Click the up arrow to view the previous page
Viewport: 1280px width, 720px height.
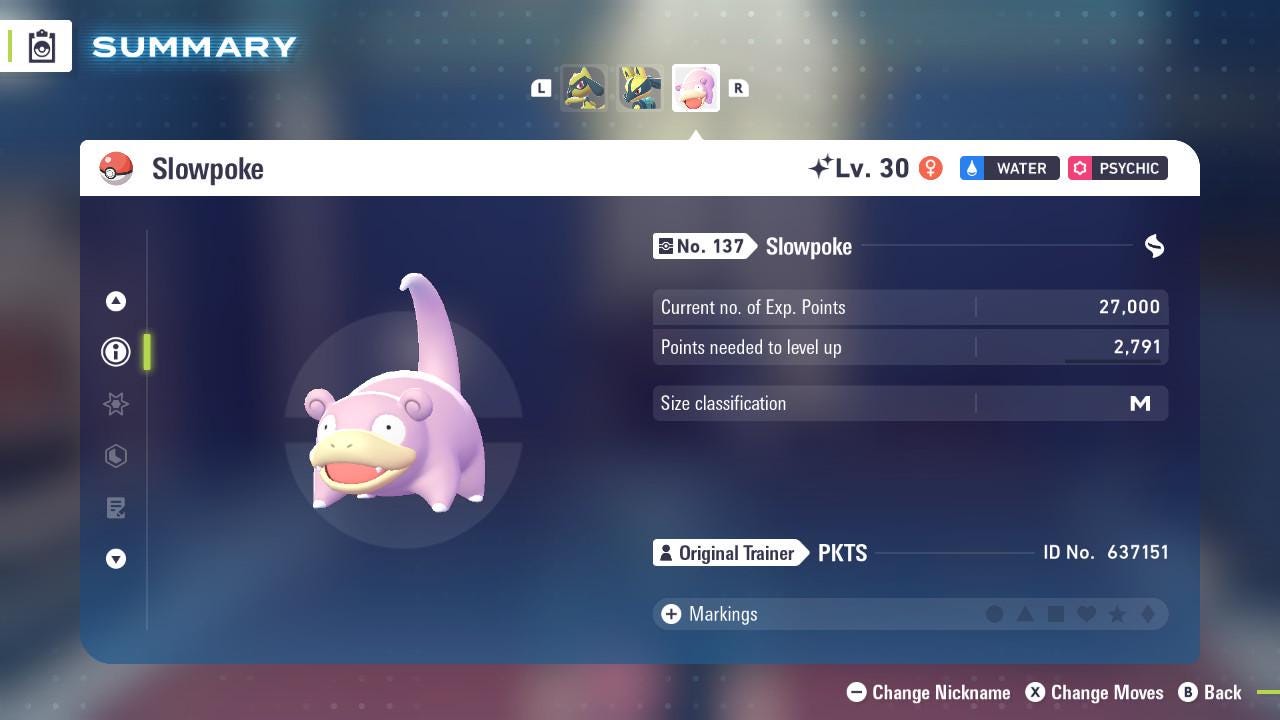pyautogui.click(x=116, y=301)
